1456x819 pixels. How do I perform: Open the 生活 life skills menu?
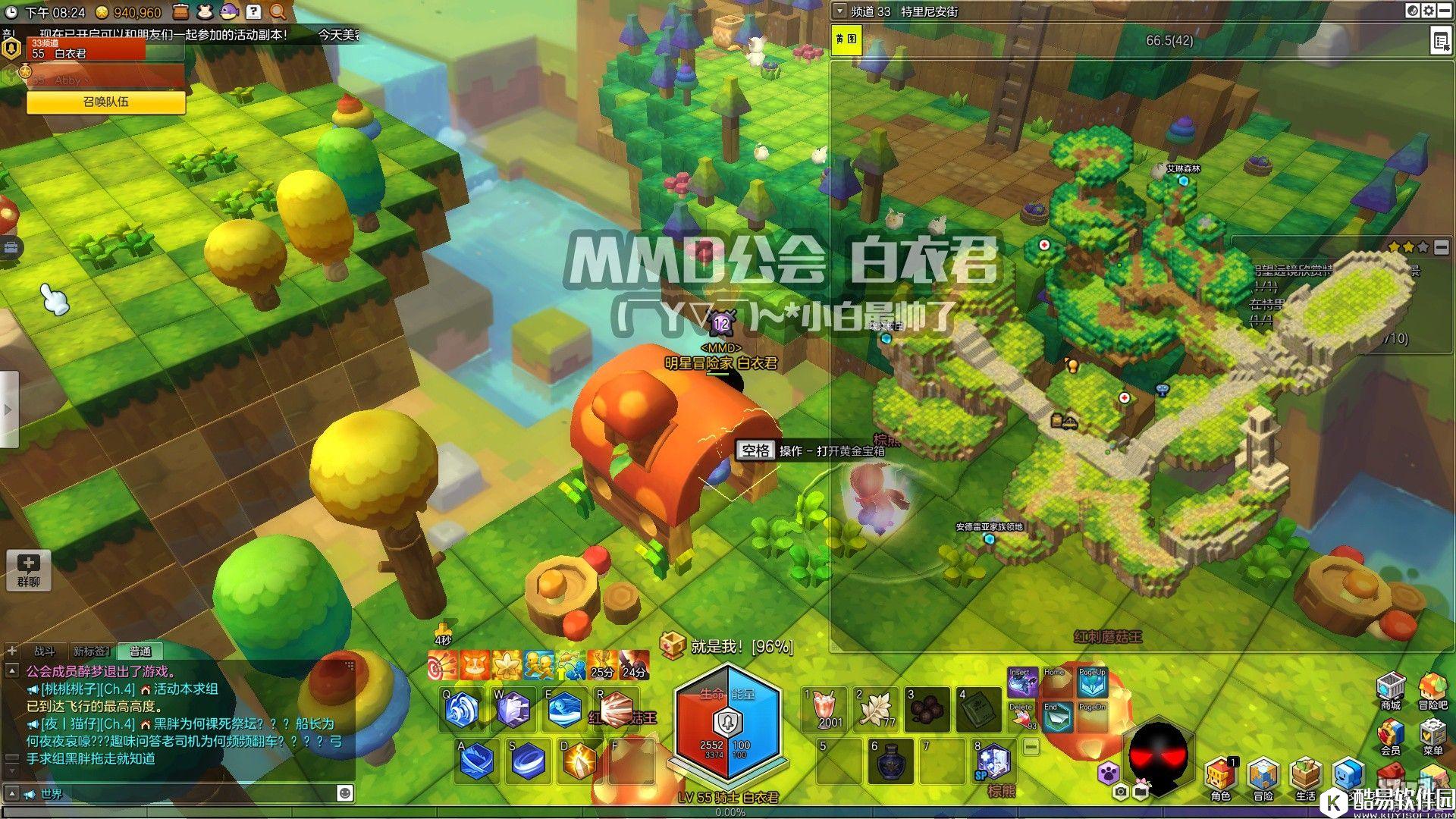tap(1305, 777)
